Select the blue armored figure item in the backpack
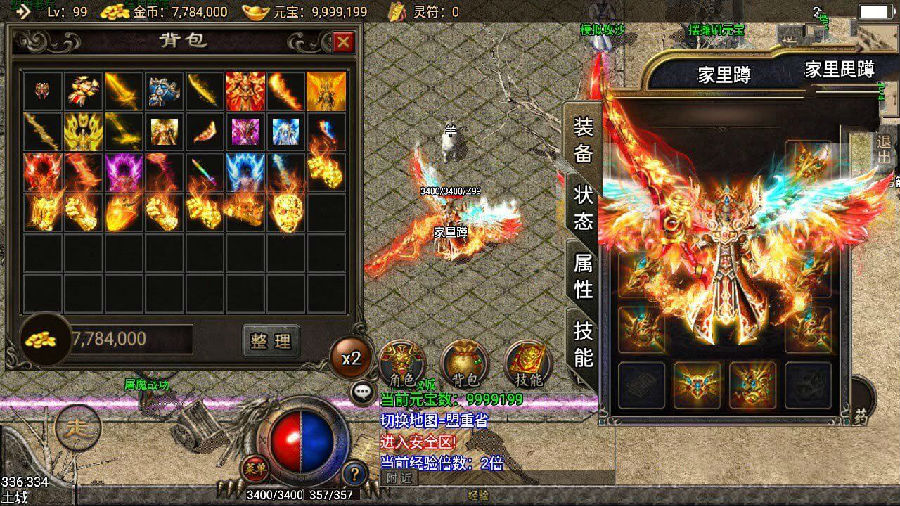 click(164, 91)
